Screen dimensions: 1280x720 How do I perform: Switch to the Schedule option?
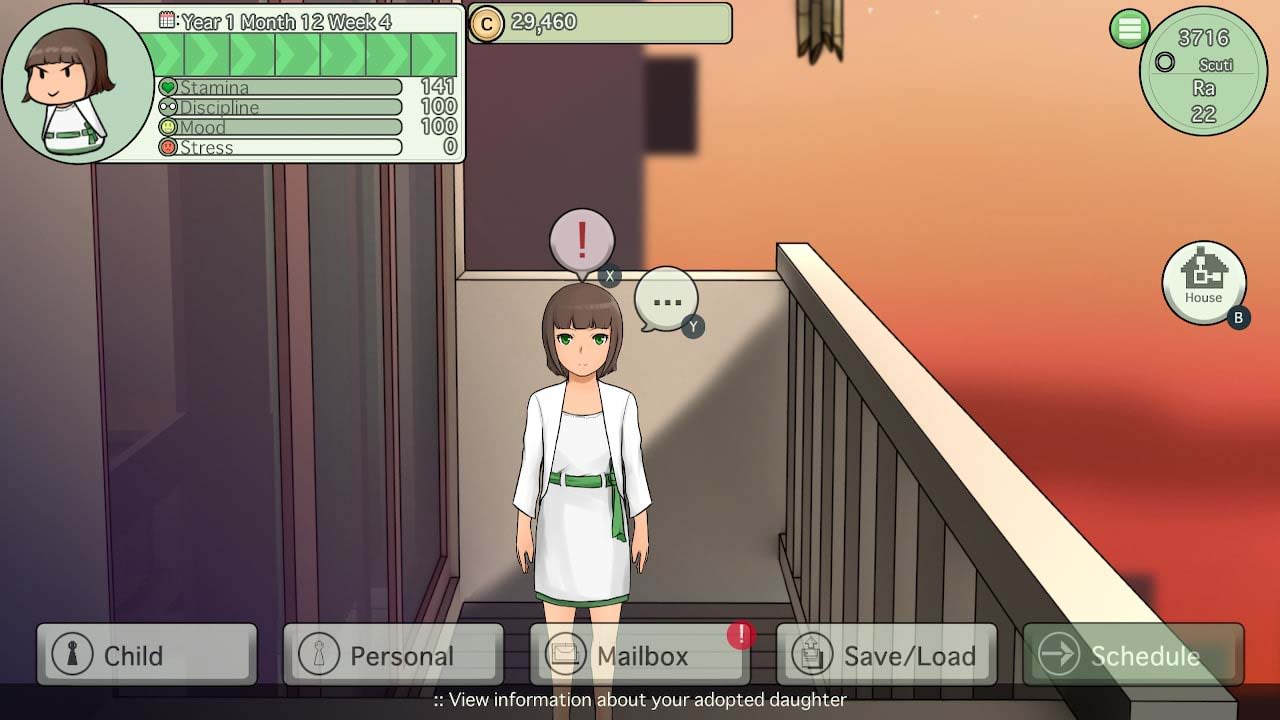(x=1131, y=656)
